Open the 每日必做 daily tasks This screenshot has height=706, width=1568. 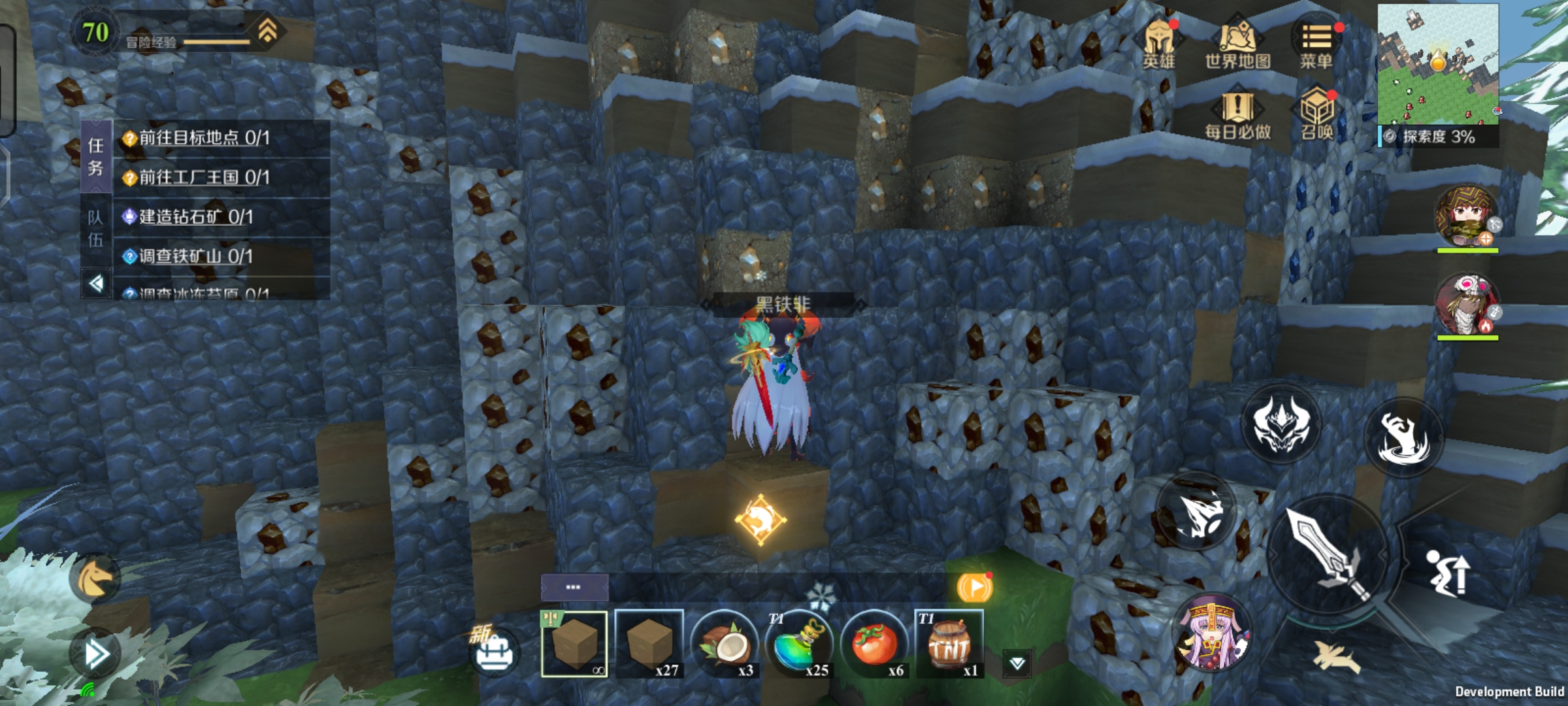pos(1237,115)
